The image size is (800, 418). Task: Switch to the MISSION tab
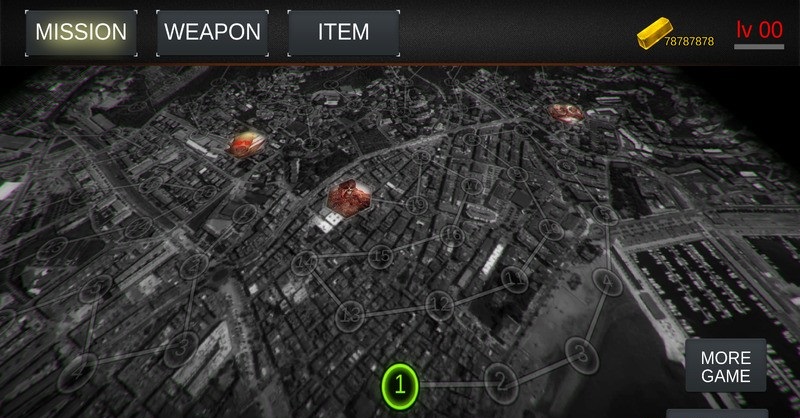point(81,32)
